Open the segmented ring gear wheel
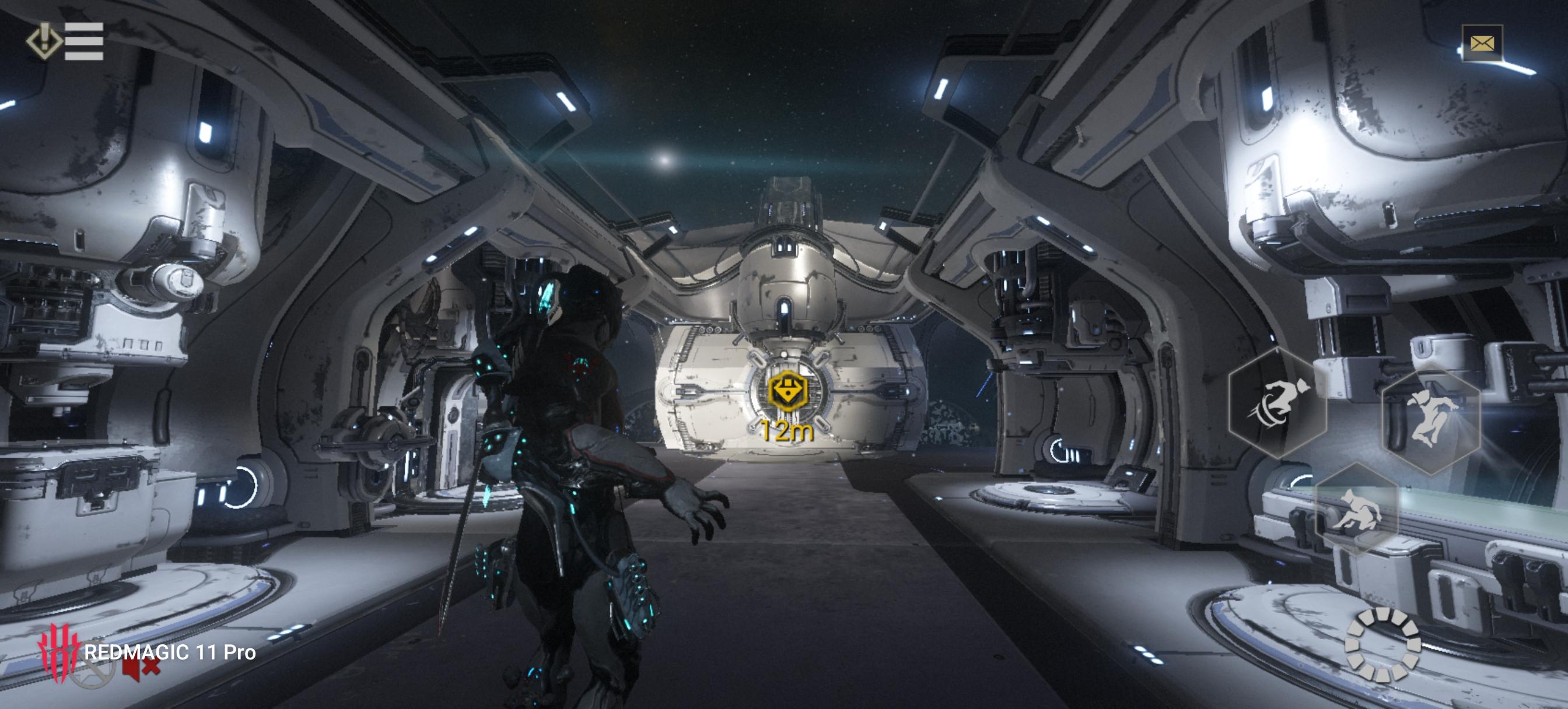This screenshot has width=1568, height=709. pos(1382,644)
